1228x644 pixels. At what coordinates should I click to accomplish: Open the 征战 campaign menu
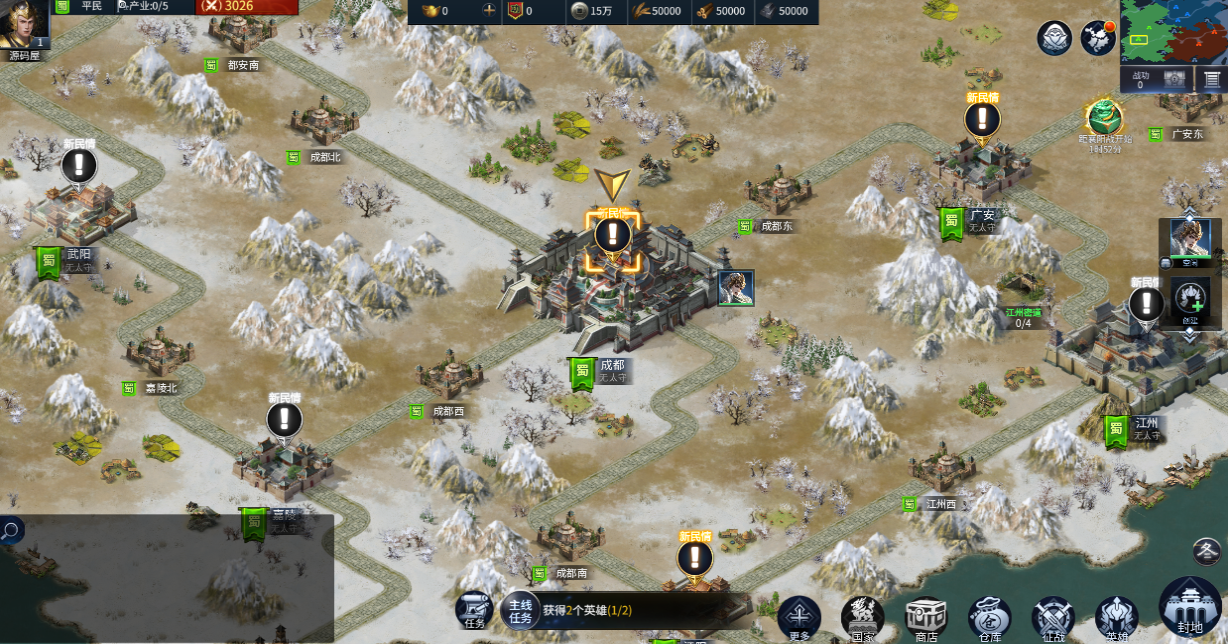click(1053, 616)
